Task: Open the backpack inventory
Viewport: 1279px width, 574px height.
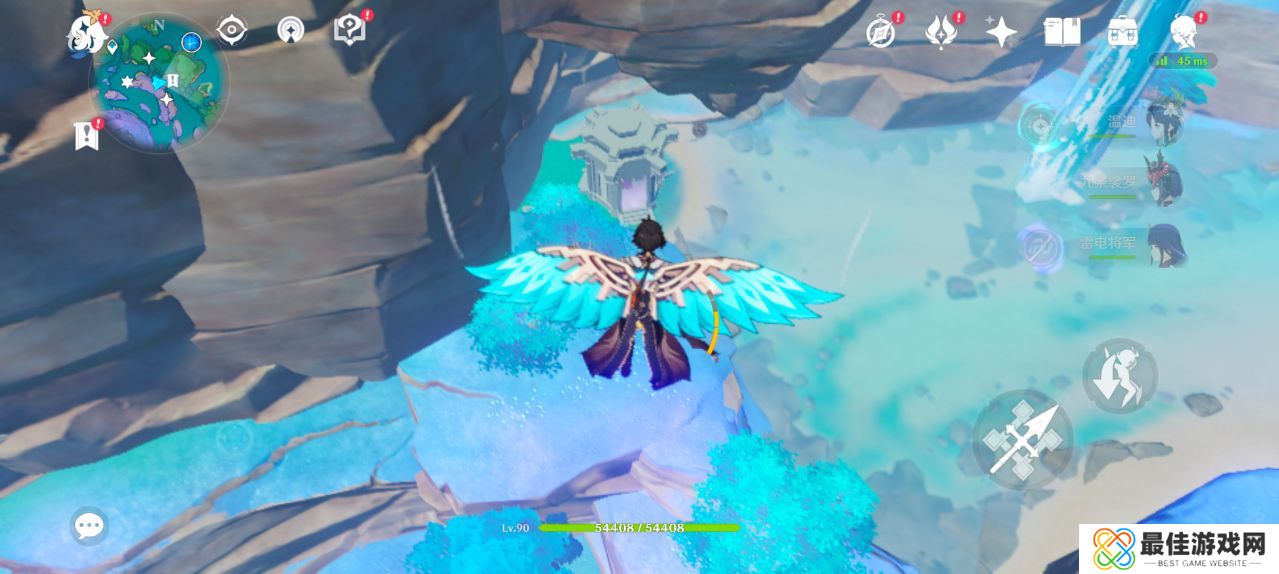Action: tap(1123, 32)
